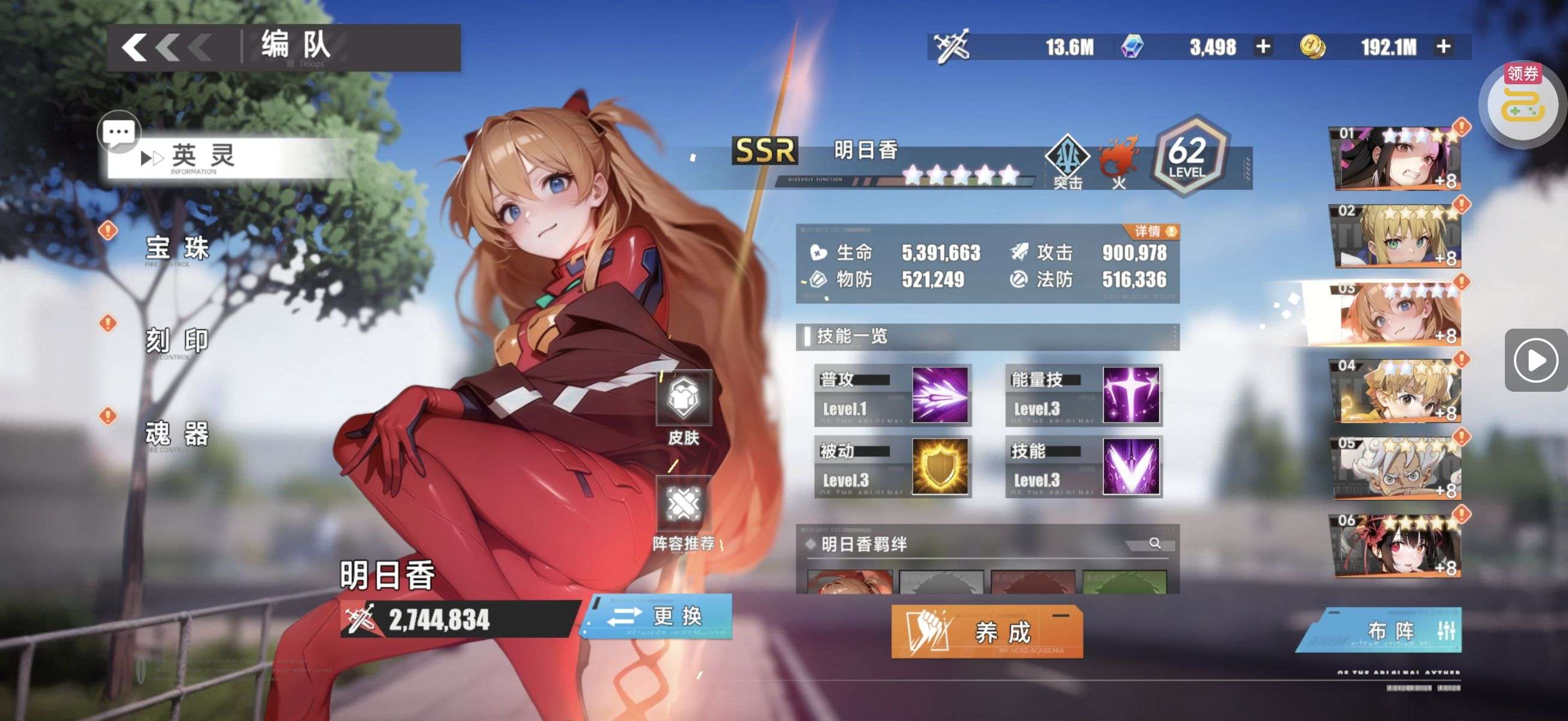Select team slot 01 hero portrait
Screen dimensions: 1568x721
click(1397, 158)
